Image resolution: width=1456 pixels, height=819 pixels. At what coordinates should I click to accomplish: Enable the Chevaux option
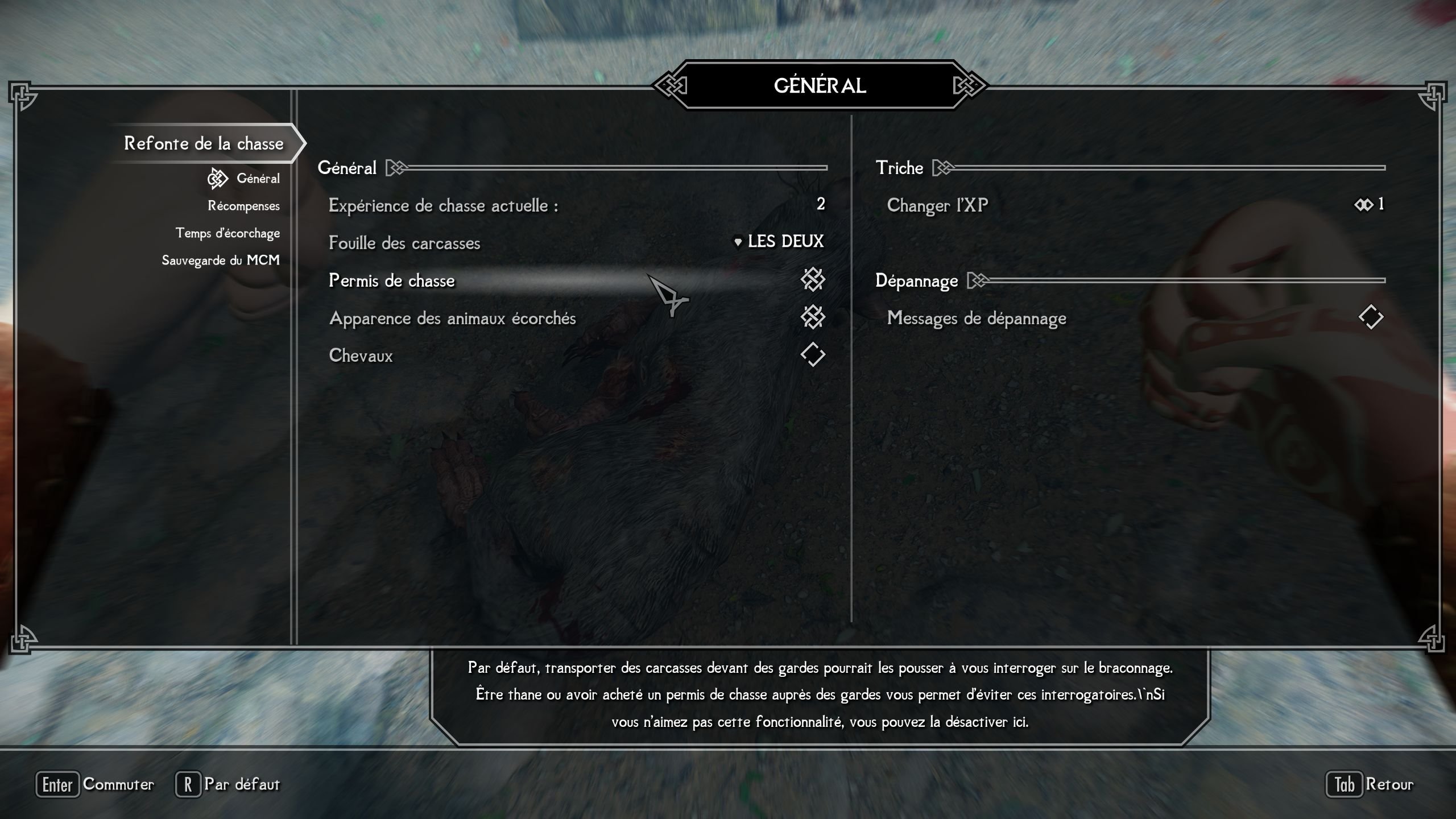pos(812,355)
